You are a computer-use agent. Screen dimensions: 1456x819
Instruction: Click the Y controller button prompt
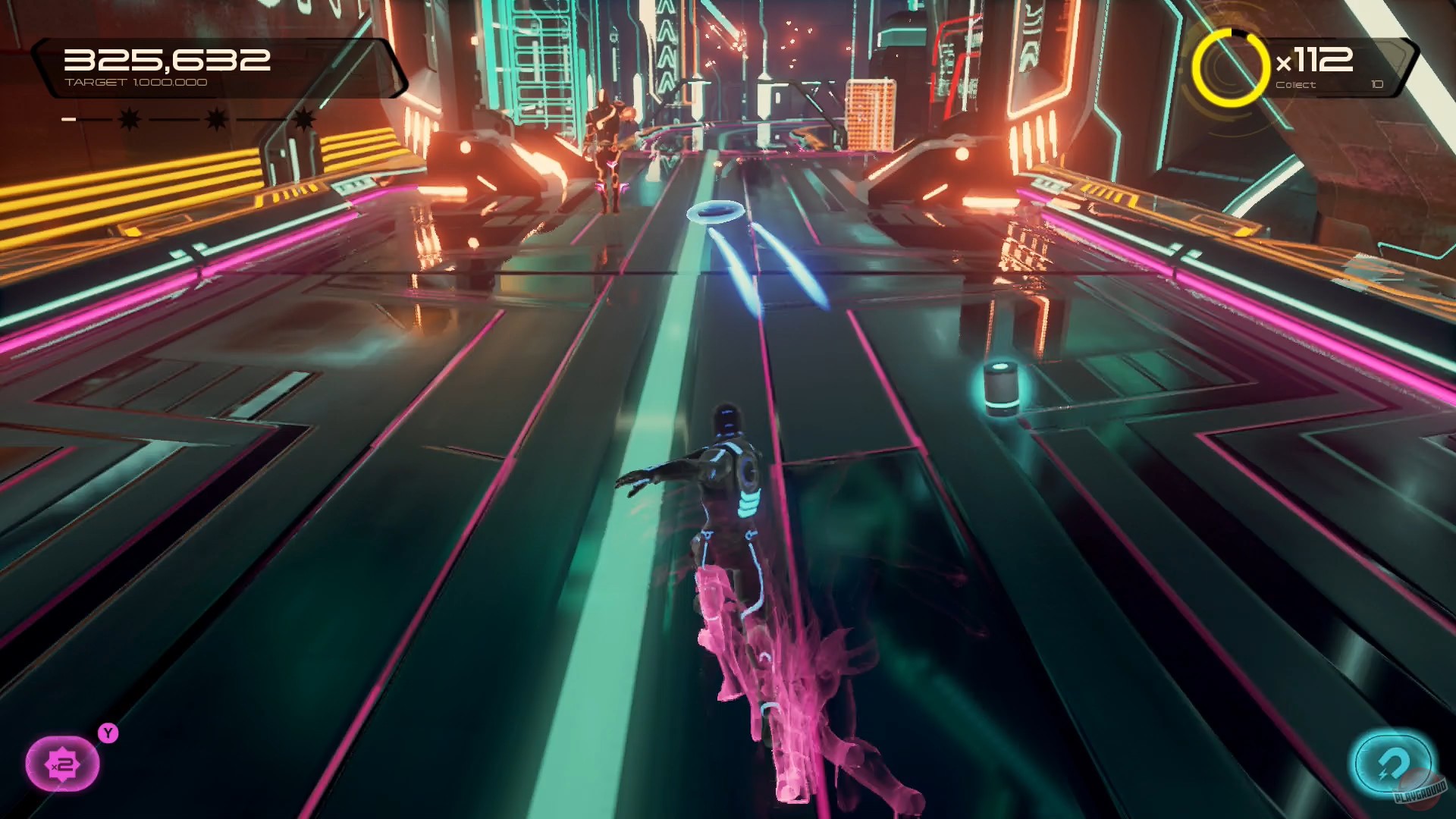point(106,732)
